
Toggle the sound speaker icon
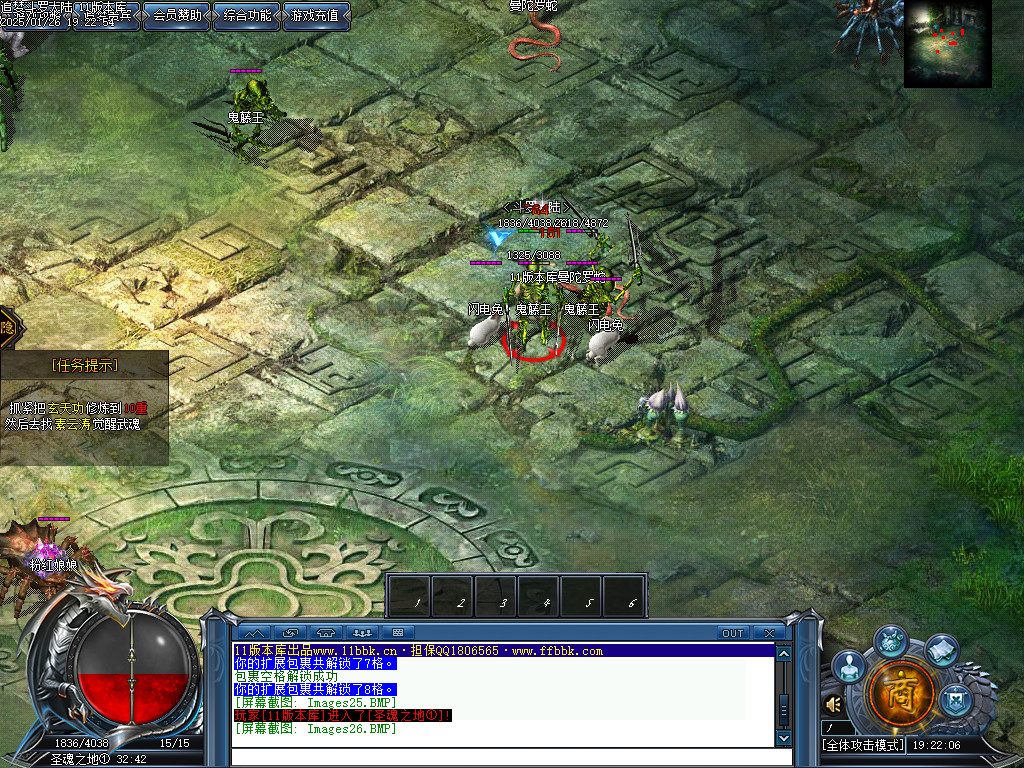point(833,705)
